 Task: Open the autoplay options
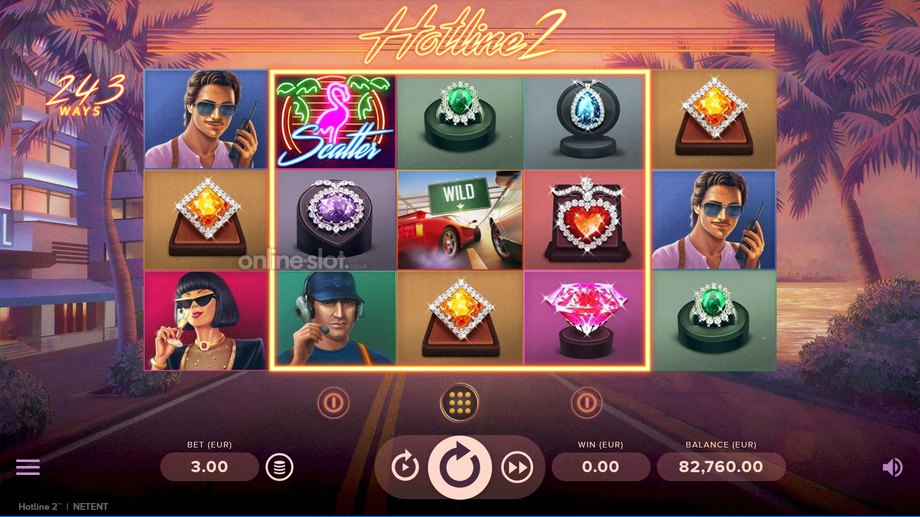[x=405, y=466]
